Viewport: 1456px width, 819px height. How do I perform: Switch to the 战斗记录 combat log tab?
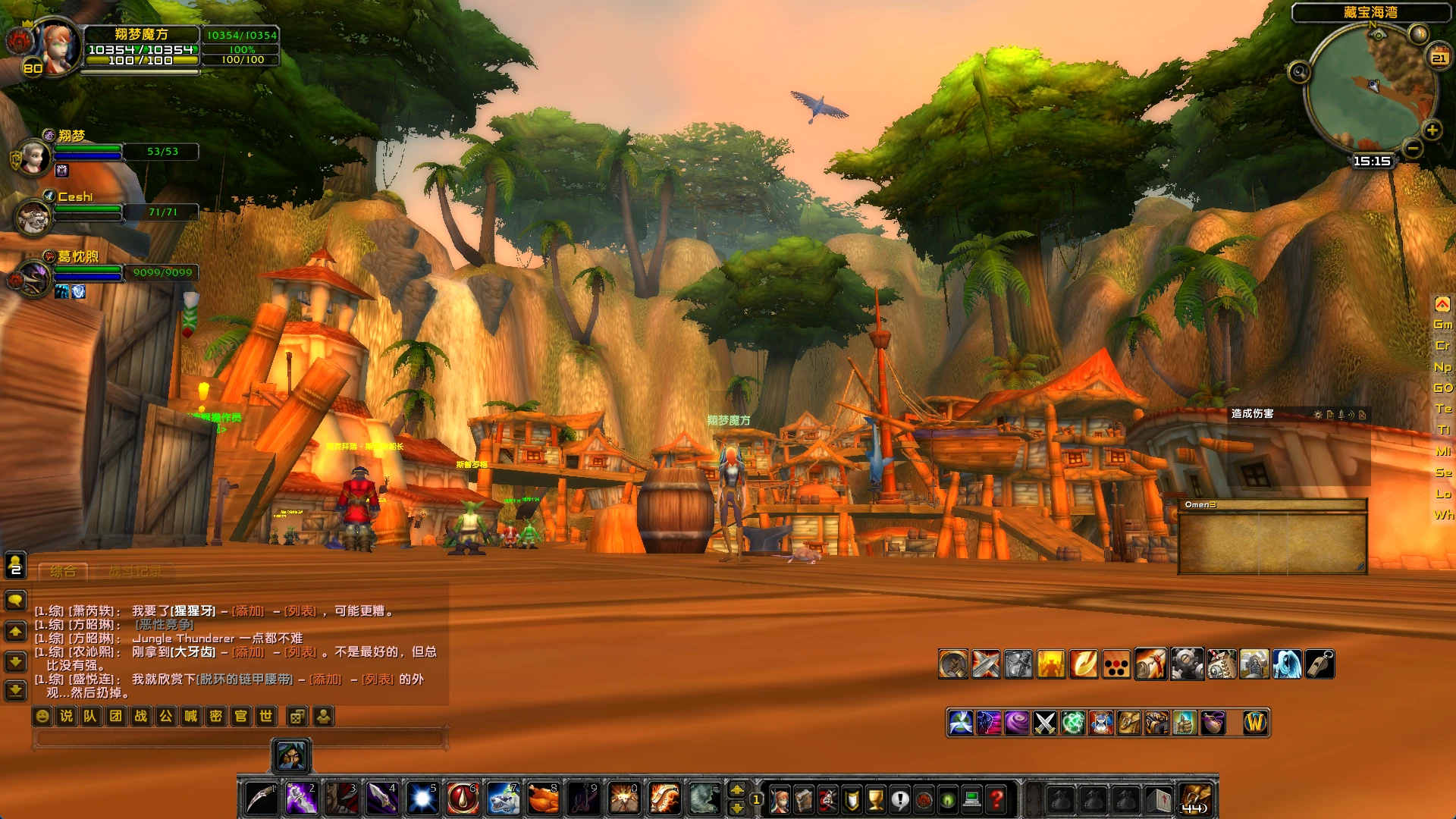[x=135, y=571]
